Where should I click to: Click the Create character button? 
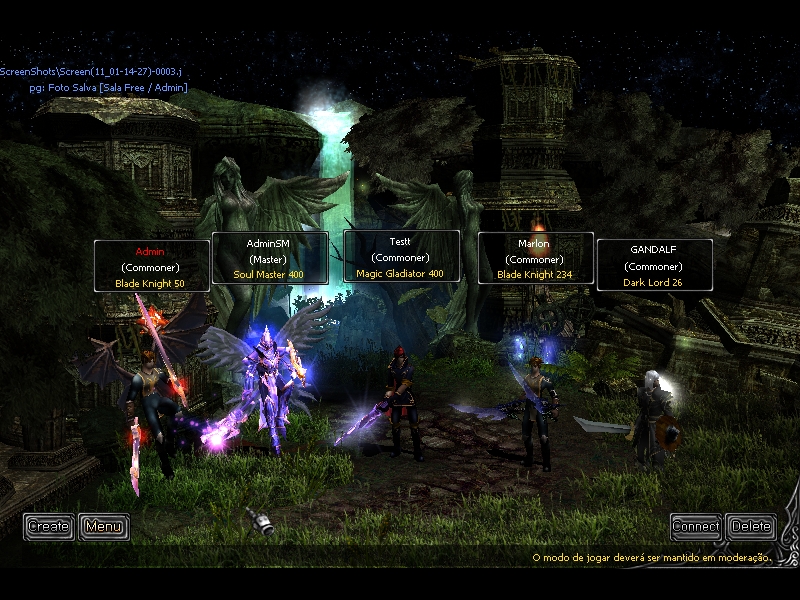tap(49, 526)
